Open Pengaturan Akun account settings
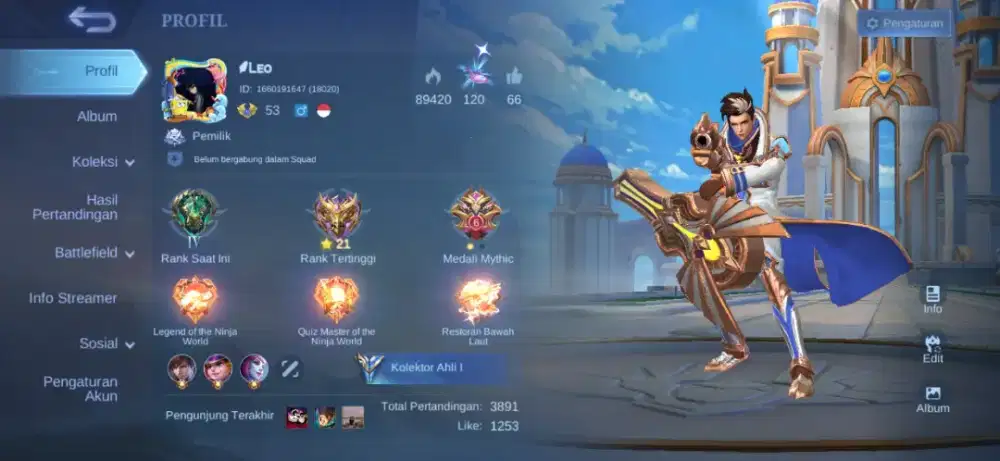The height and width of the screenshot is (461, 1000). pyautogui.click(x=80, y=389)
